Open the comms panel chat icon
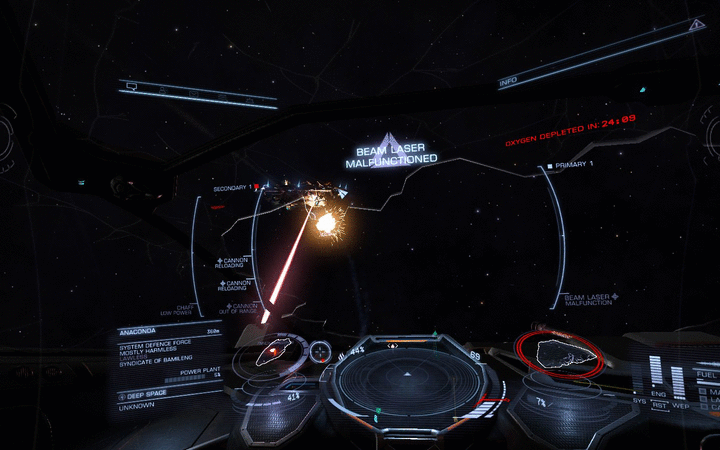This screenshot has width=720, height=450. point(131,87)
